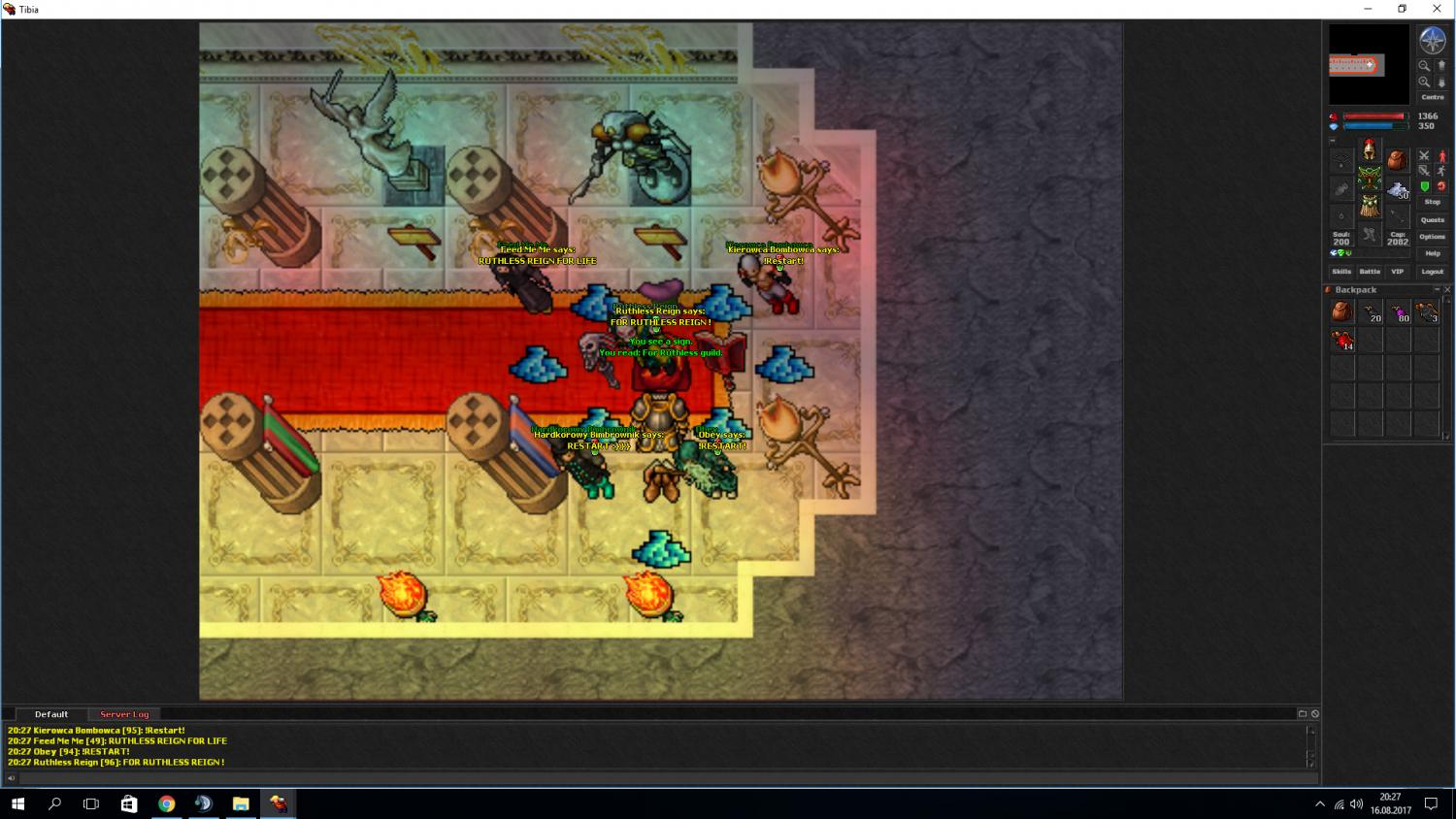Select the golden helmet equipment slot

click(x=1369, y=149)
